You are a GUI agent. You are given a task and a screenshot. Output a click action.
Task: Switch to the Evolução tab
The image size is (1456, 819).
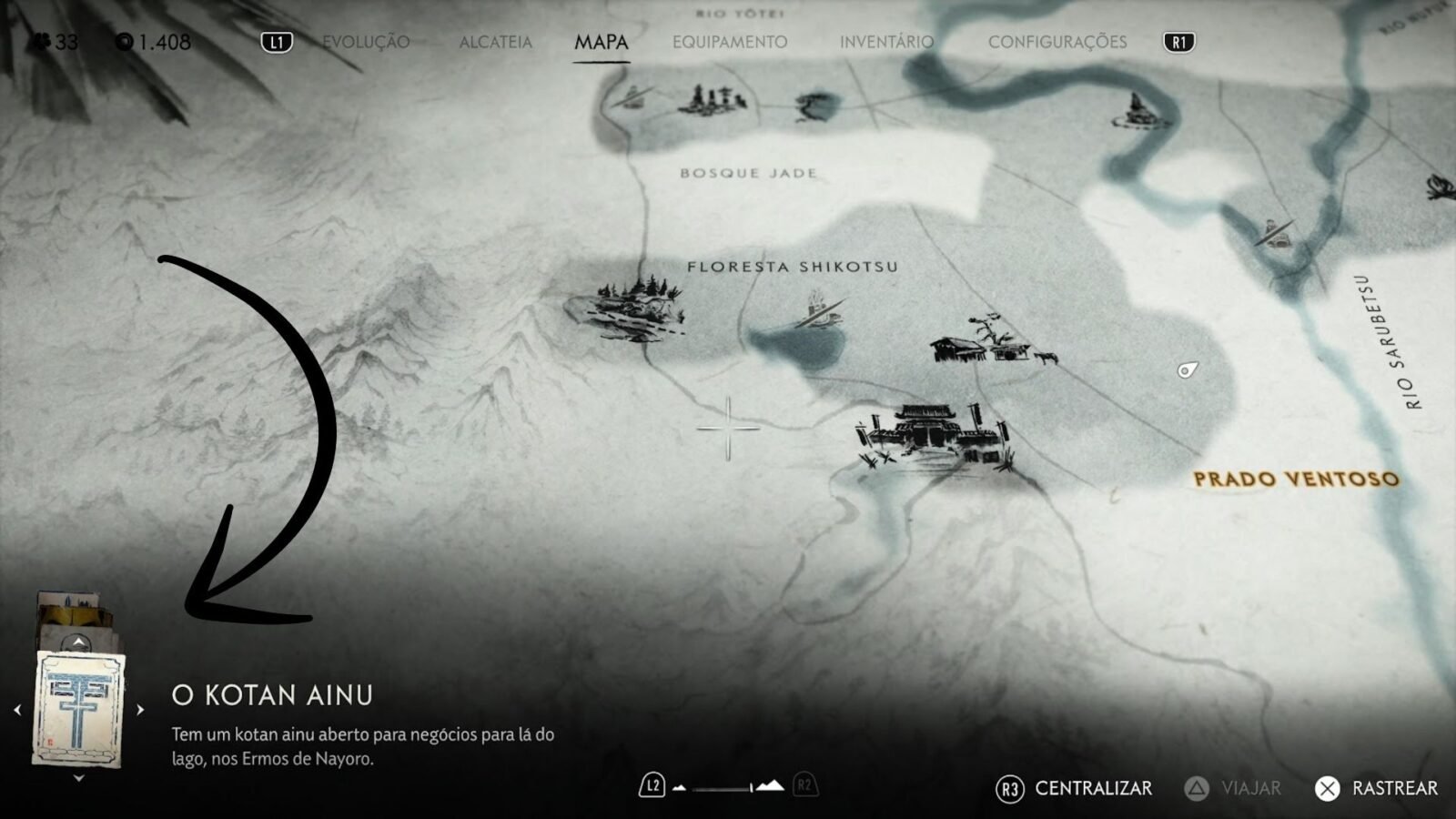pos(366,42)
